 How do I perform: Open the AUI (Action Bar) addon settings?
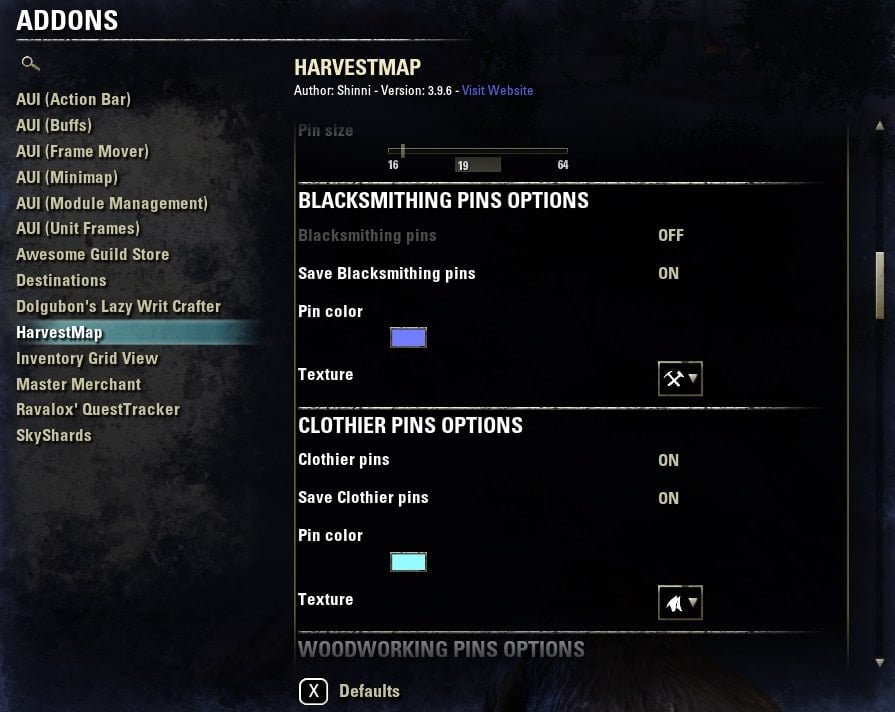[73, 100]
